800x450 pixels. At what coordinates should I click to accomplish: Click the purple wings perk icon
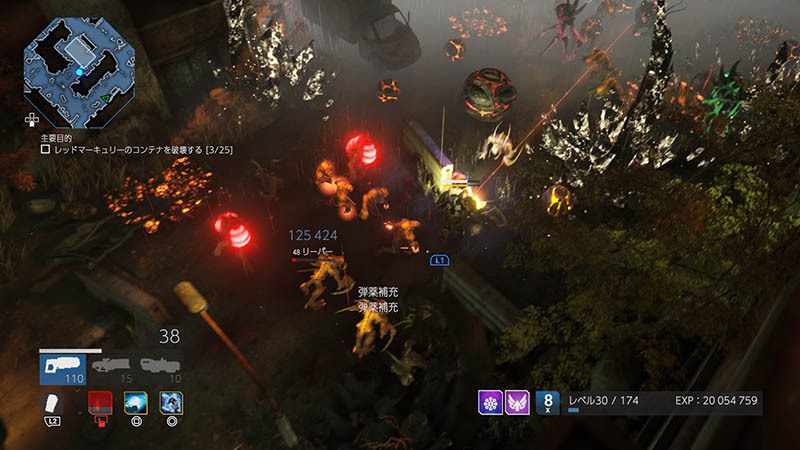click(x=517, y=402)
